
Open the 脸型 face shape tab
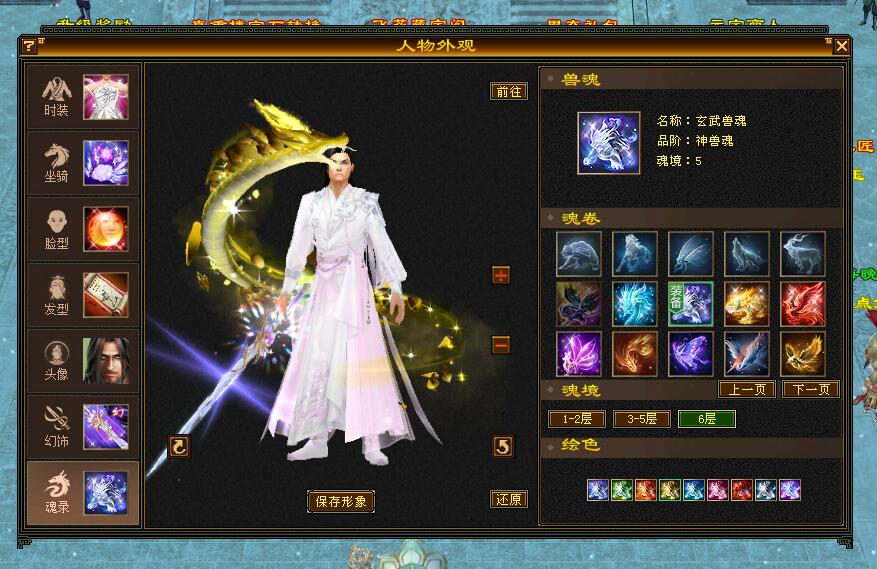pos(83,228)
